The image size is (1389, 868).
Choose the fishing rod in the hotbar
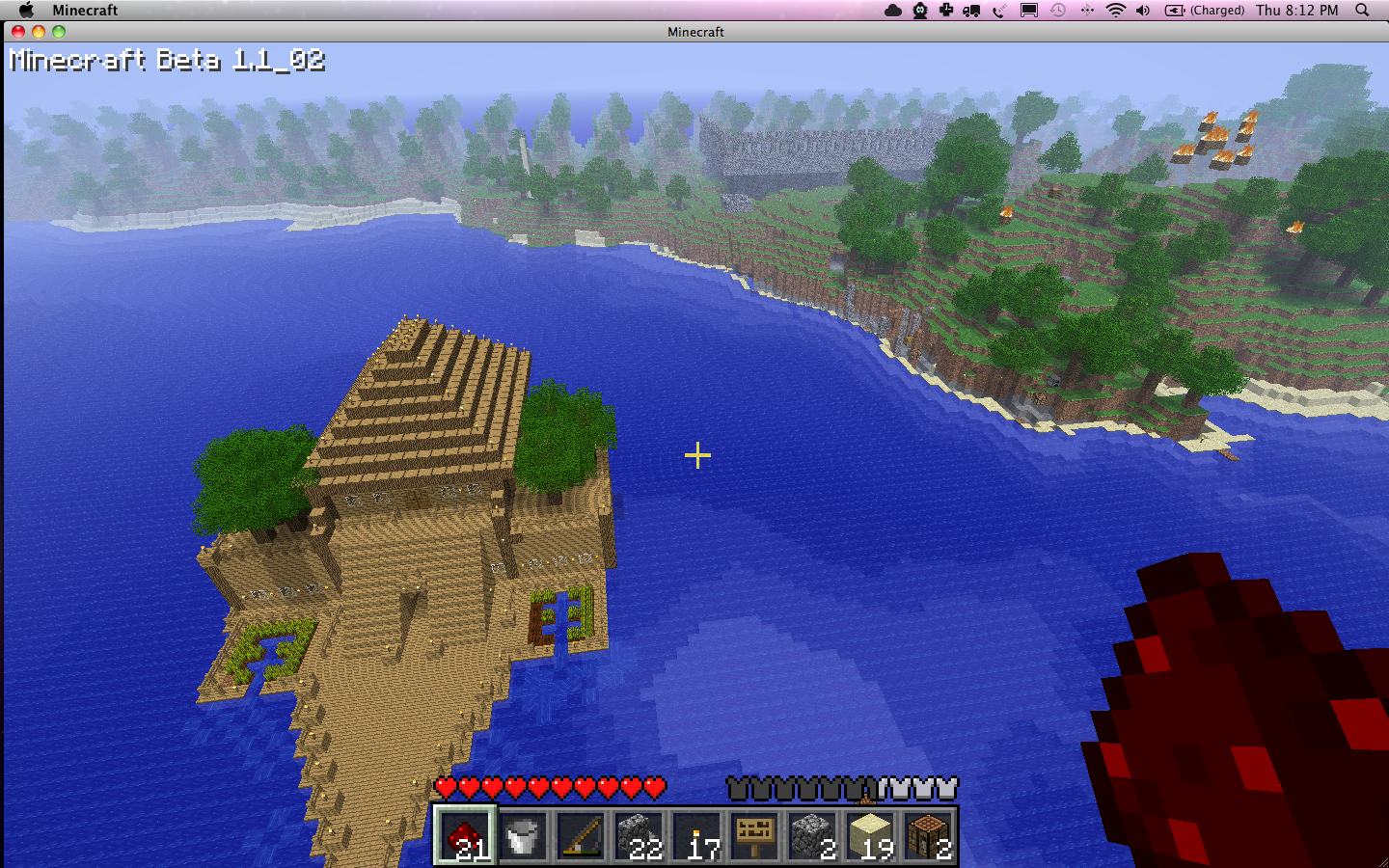[581, 835]
